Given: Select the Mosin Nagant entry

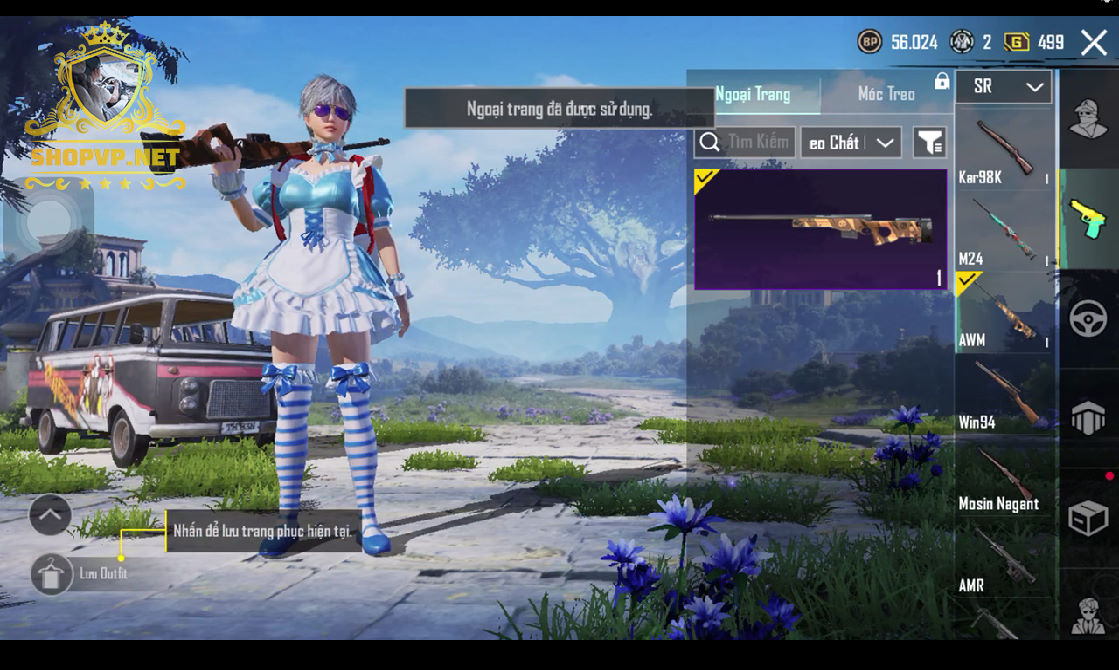Looking at the screenshot, I should 1003,477.
